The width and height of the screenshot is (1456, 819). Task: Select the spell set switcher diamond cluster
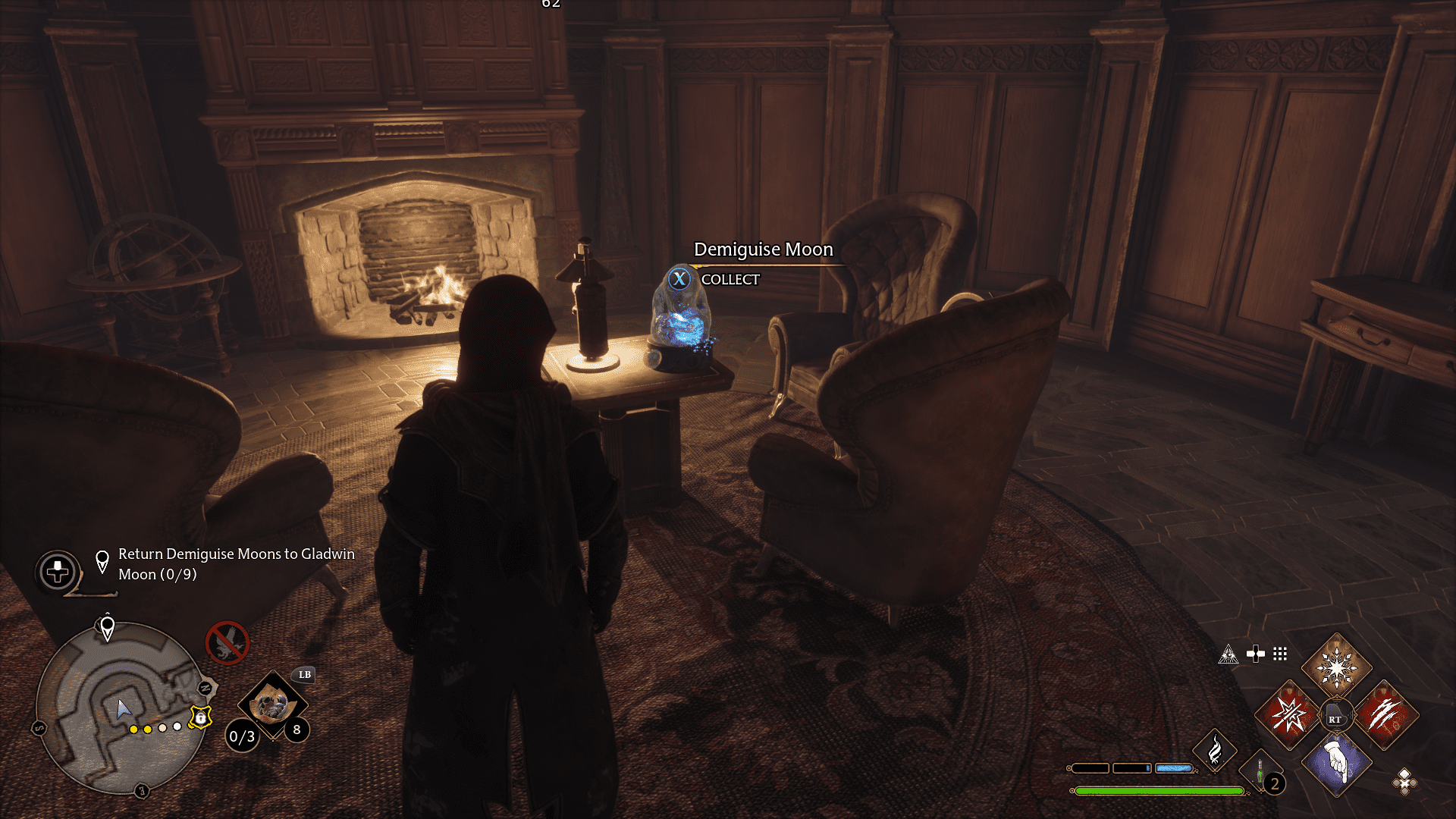tap(1404, 781)
